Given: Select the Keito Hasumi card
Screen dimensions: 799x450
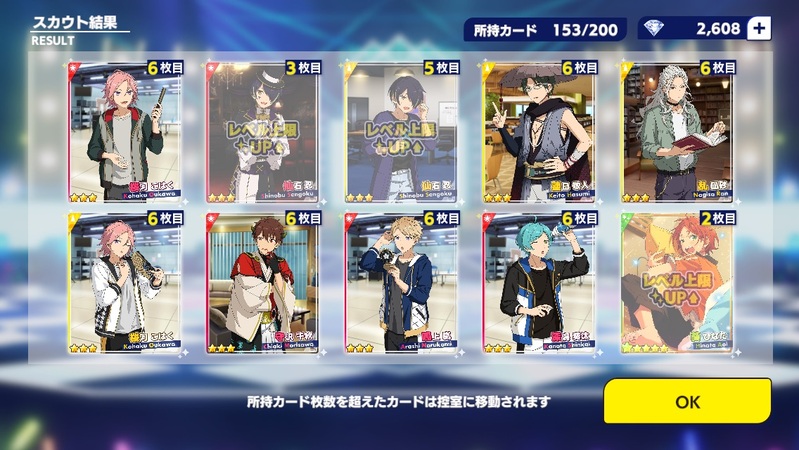Looking at the screenshot, I should (538, 133).
